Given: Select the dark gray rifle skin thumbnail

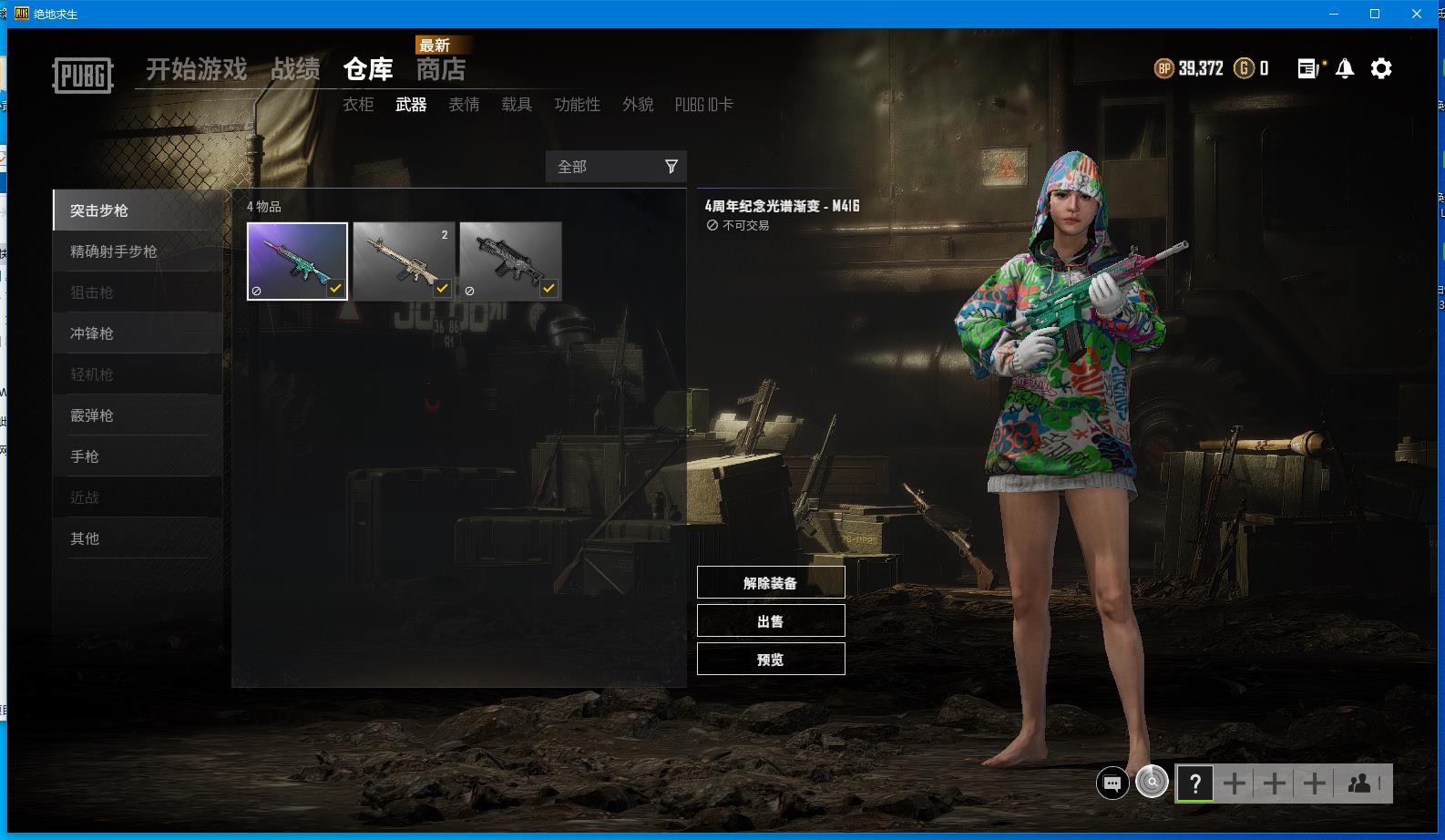Looking at the screenshot, I should pos(510,261).
